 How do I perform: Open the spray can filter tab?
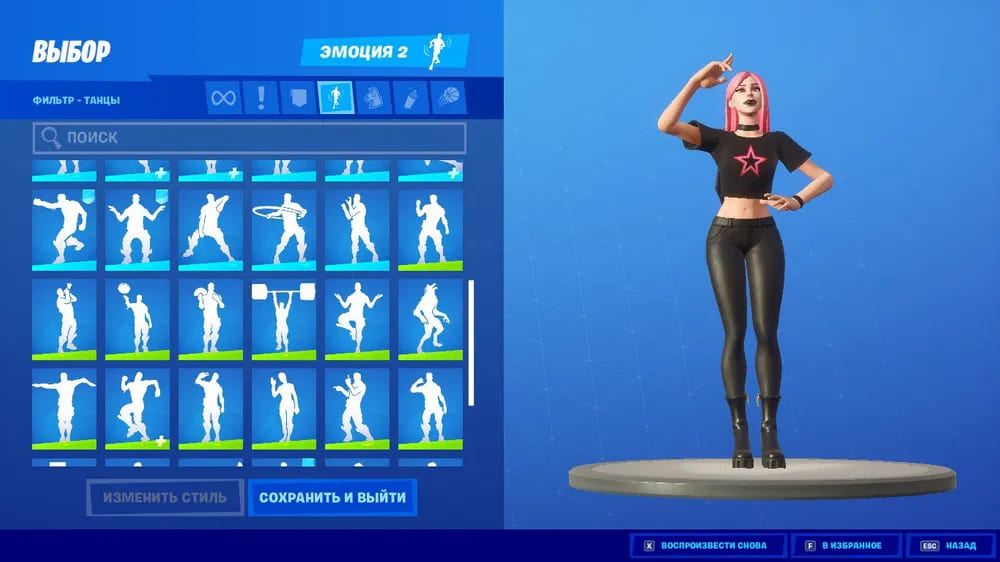[x=409, y=98]
